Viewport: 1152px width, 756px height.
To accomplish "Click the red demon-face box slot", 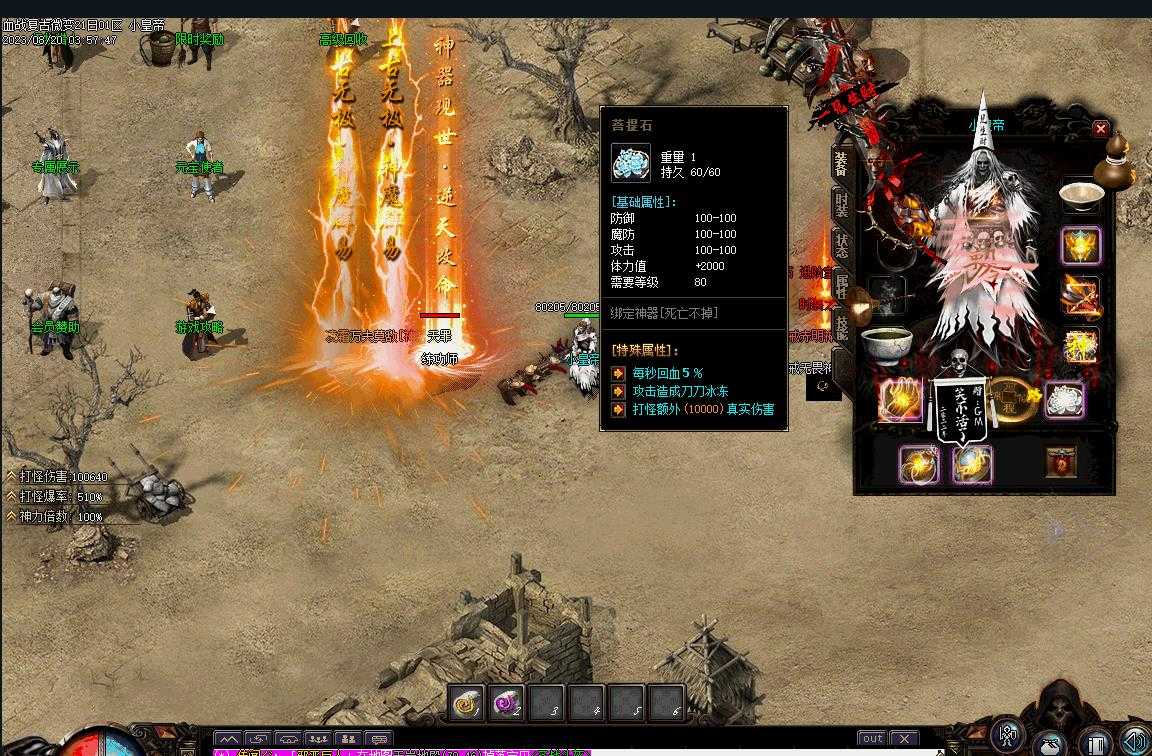I will click(1061, 463).
